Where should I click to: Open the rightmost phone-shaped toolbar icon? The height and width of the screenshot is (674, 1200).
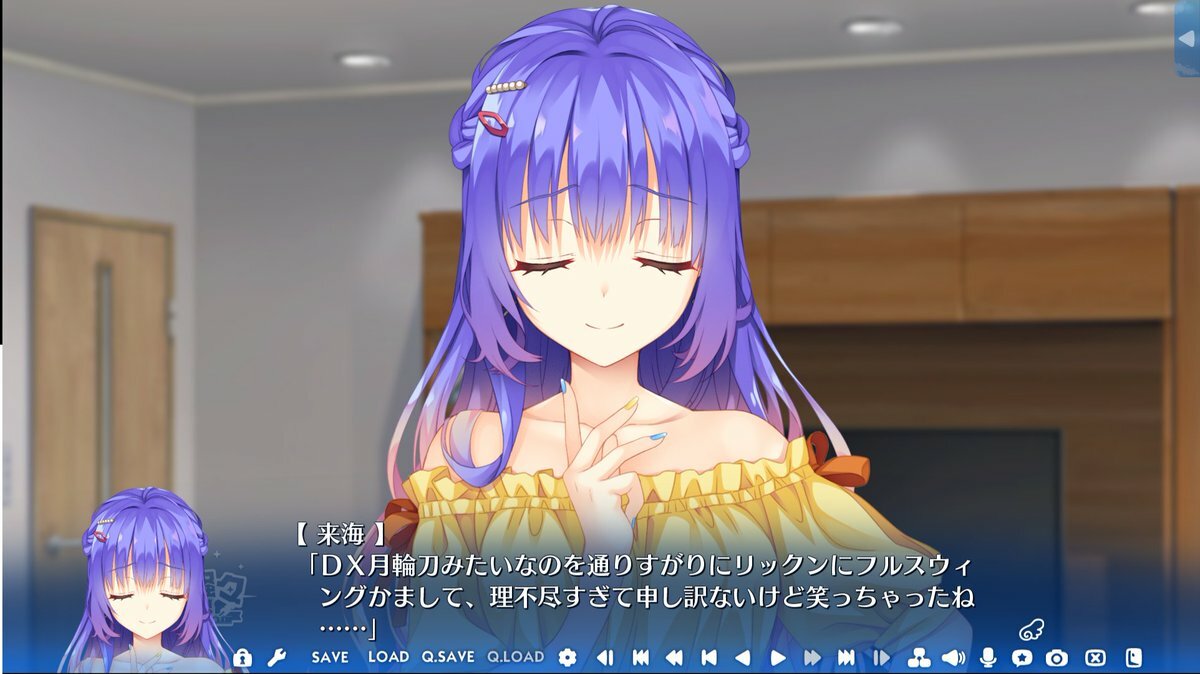click(x=1133, y=657)
